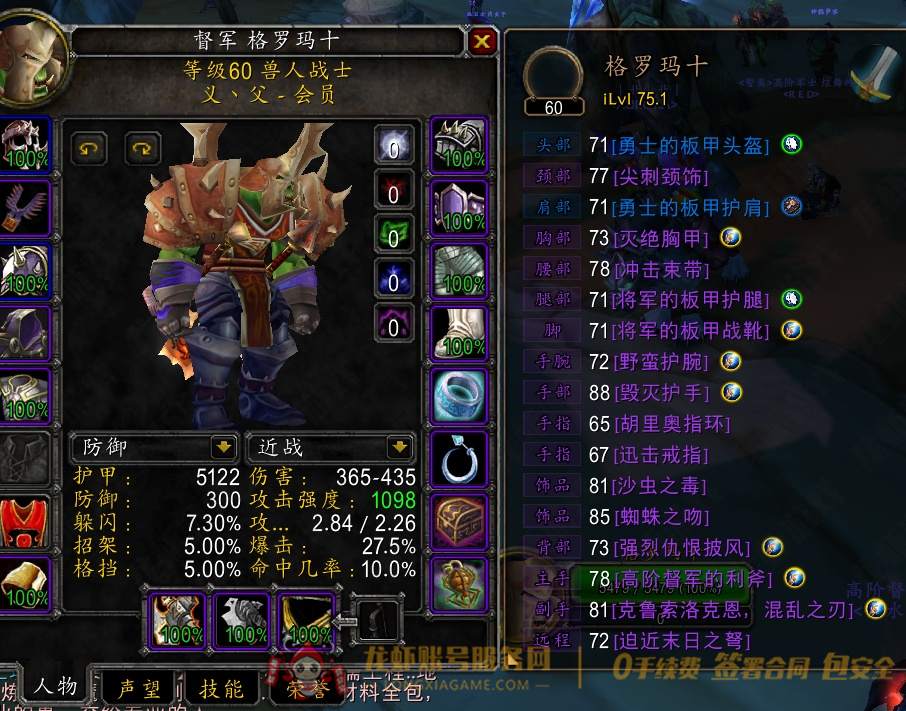Rotate character model right
Viewport: 906px width, 711px height.
click(143, 149)
